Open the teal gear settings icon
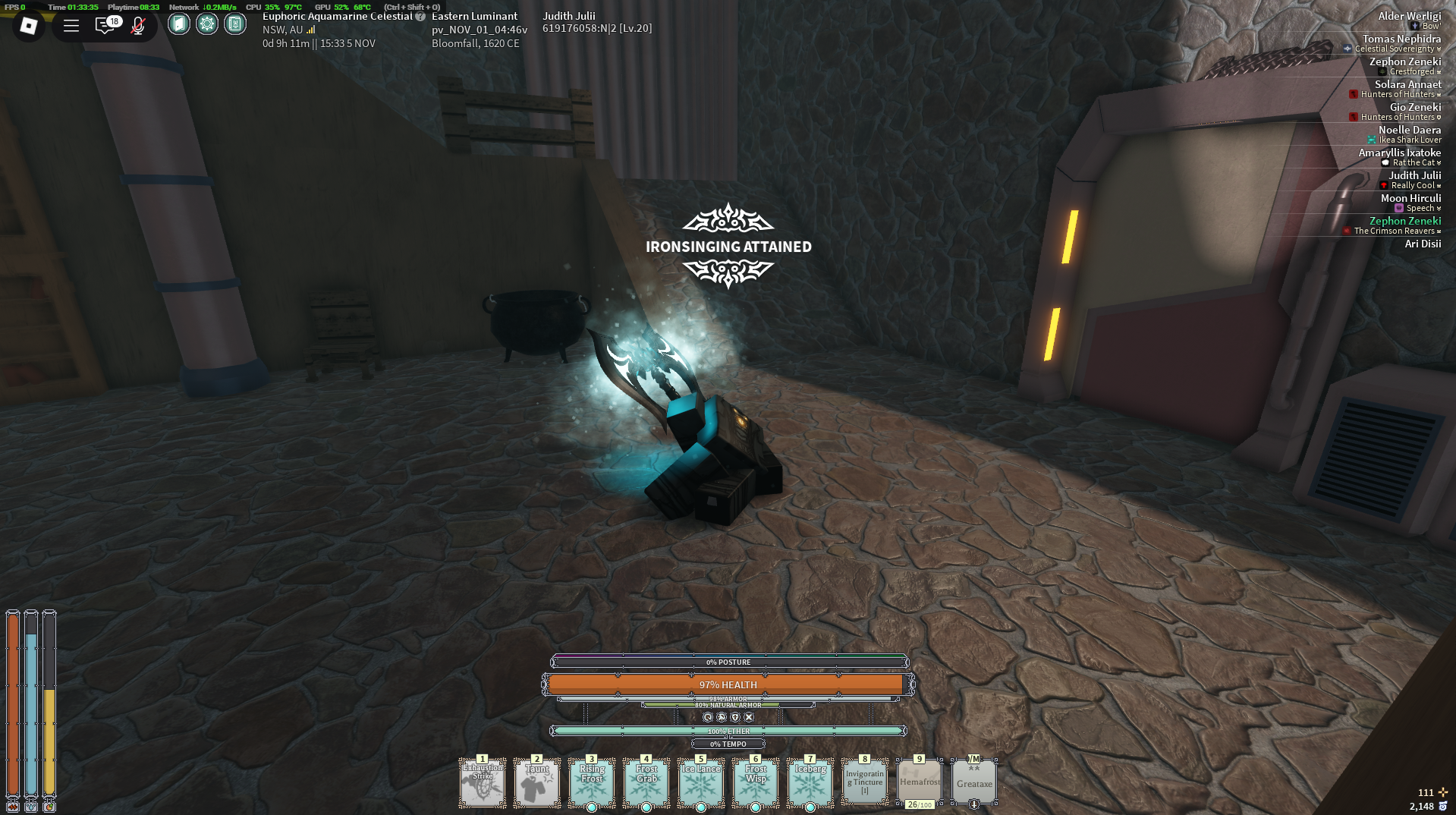1456x815 pixels. (206, 24)
